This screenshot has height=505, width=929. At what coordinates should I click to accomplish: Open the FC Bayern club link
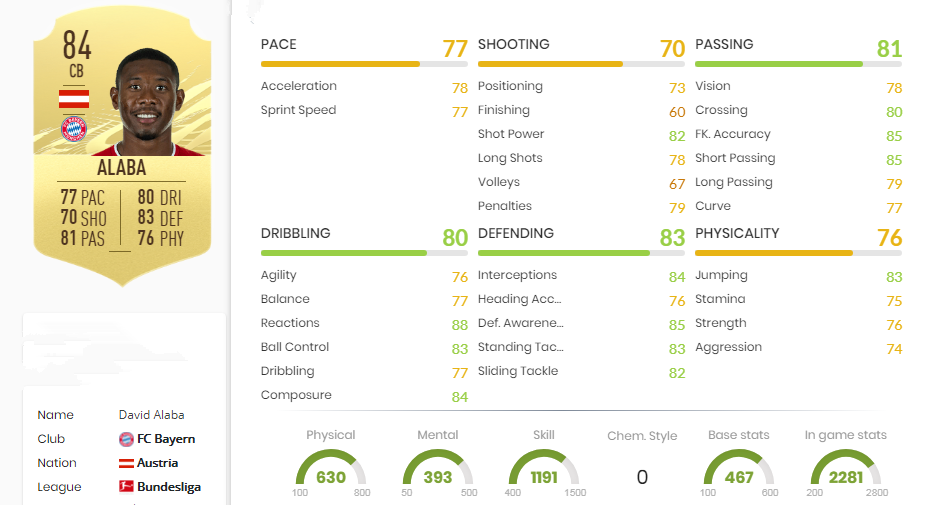(165, 439)
